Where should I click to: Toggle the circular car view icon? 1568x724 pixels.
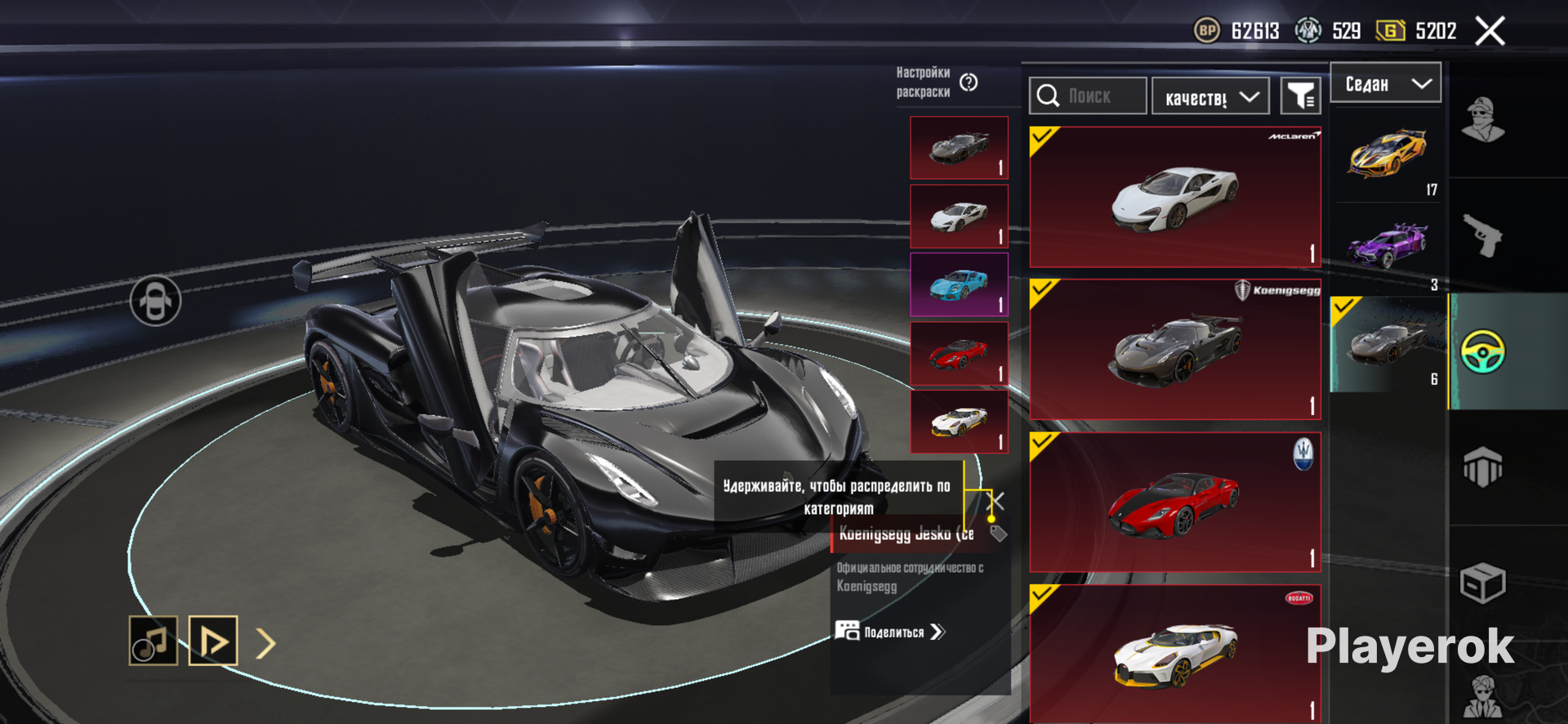pos(155,301)
